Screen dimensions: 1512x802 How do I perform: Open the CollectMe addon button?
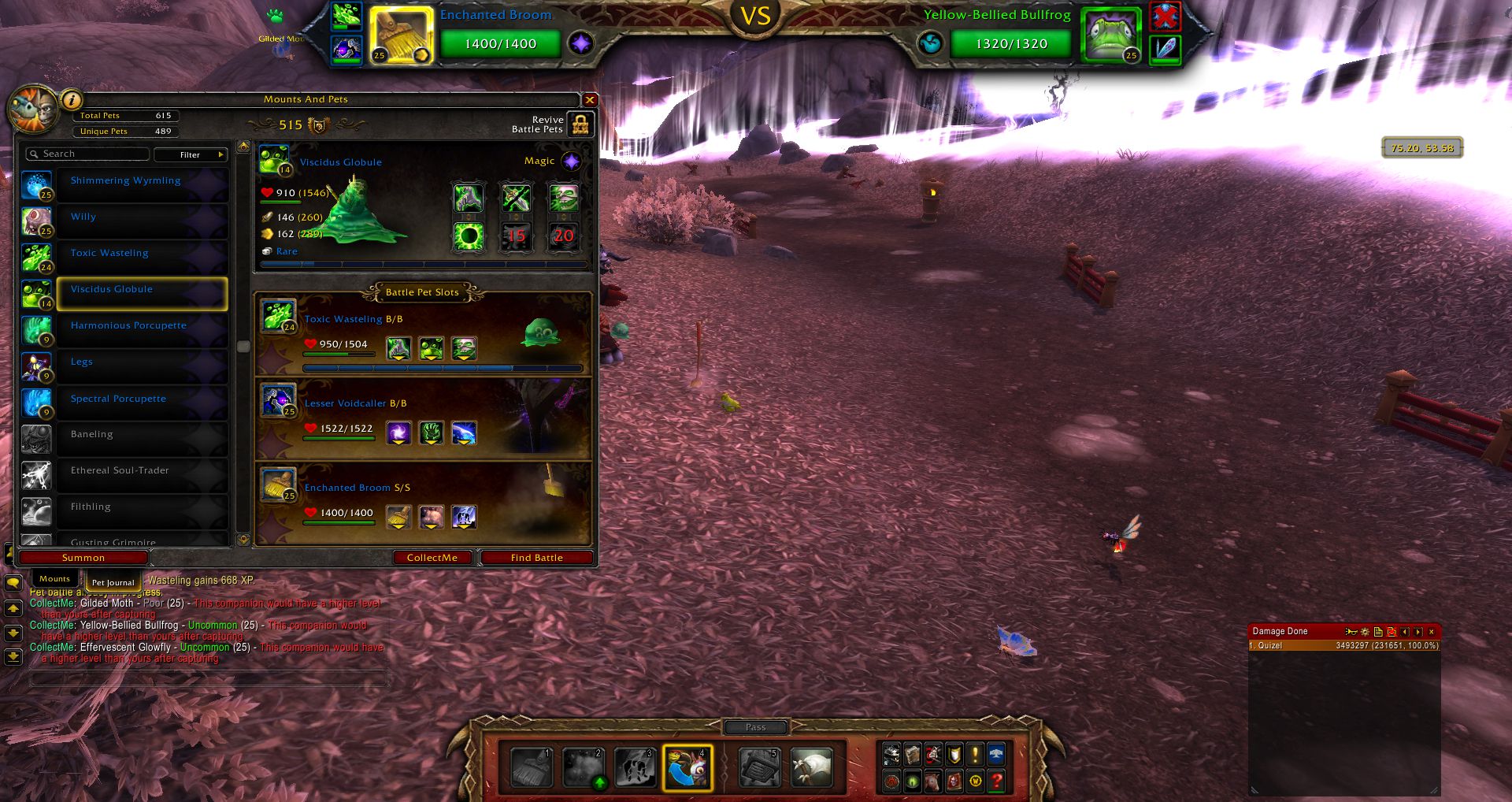[x=432, y=558]
